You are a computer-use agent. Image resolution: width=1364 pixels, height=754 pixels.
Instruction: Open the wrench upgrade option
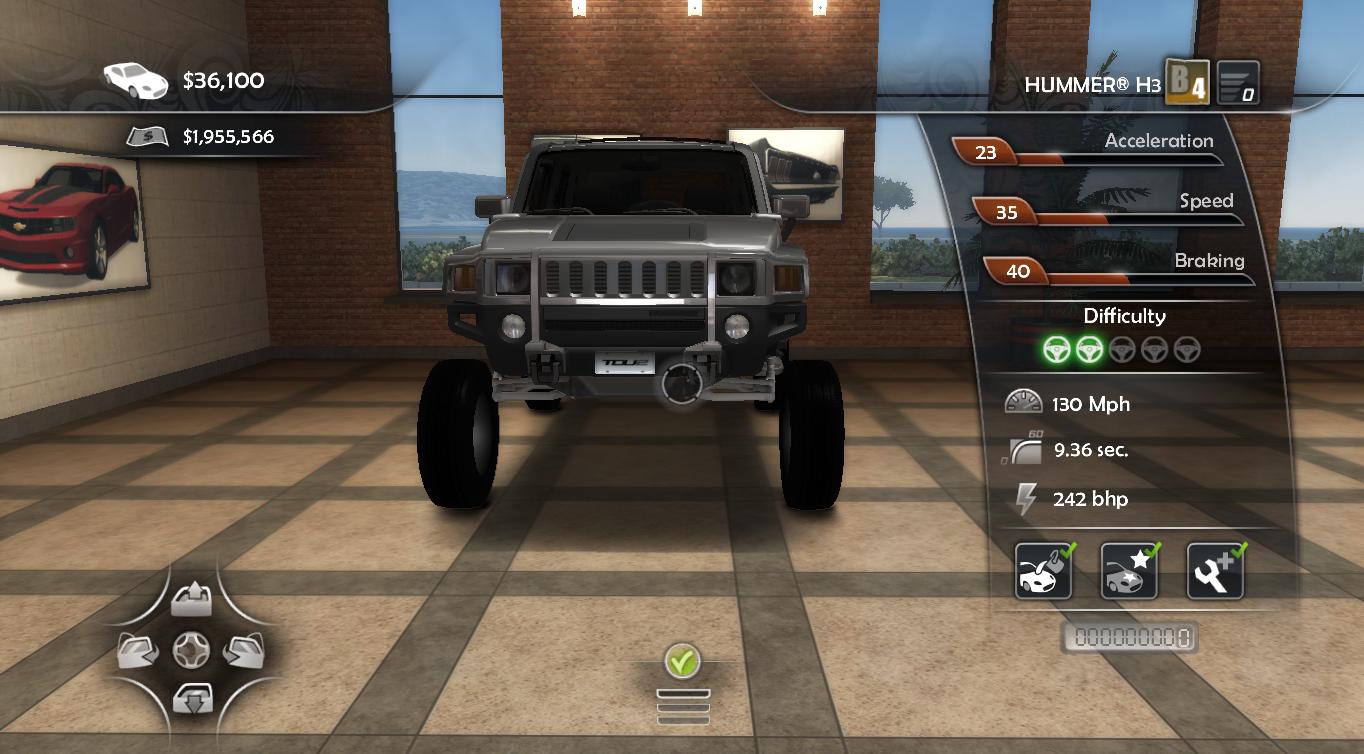coord(1215,572)
